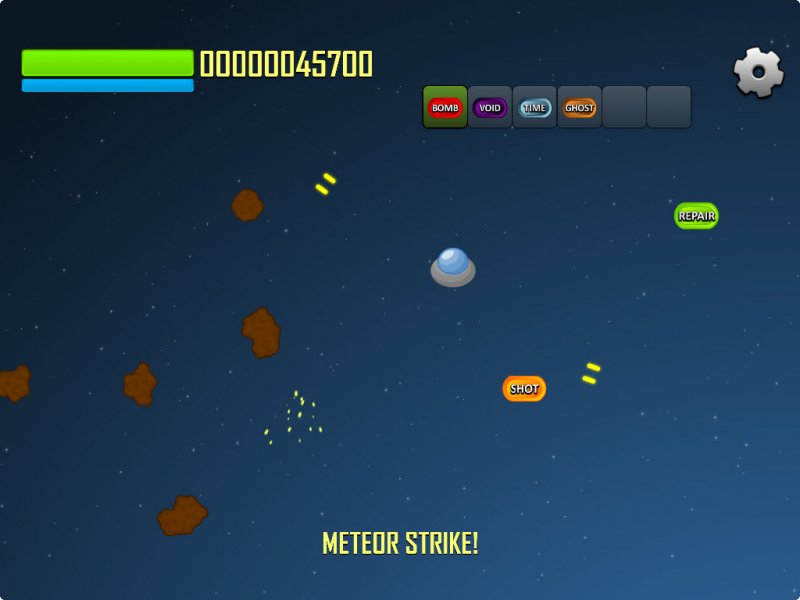
Task: Trigger the TIME power-up slot
Action: [x=535, y=107]
